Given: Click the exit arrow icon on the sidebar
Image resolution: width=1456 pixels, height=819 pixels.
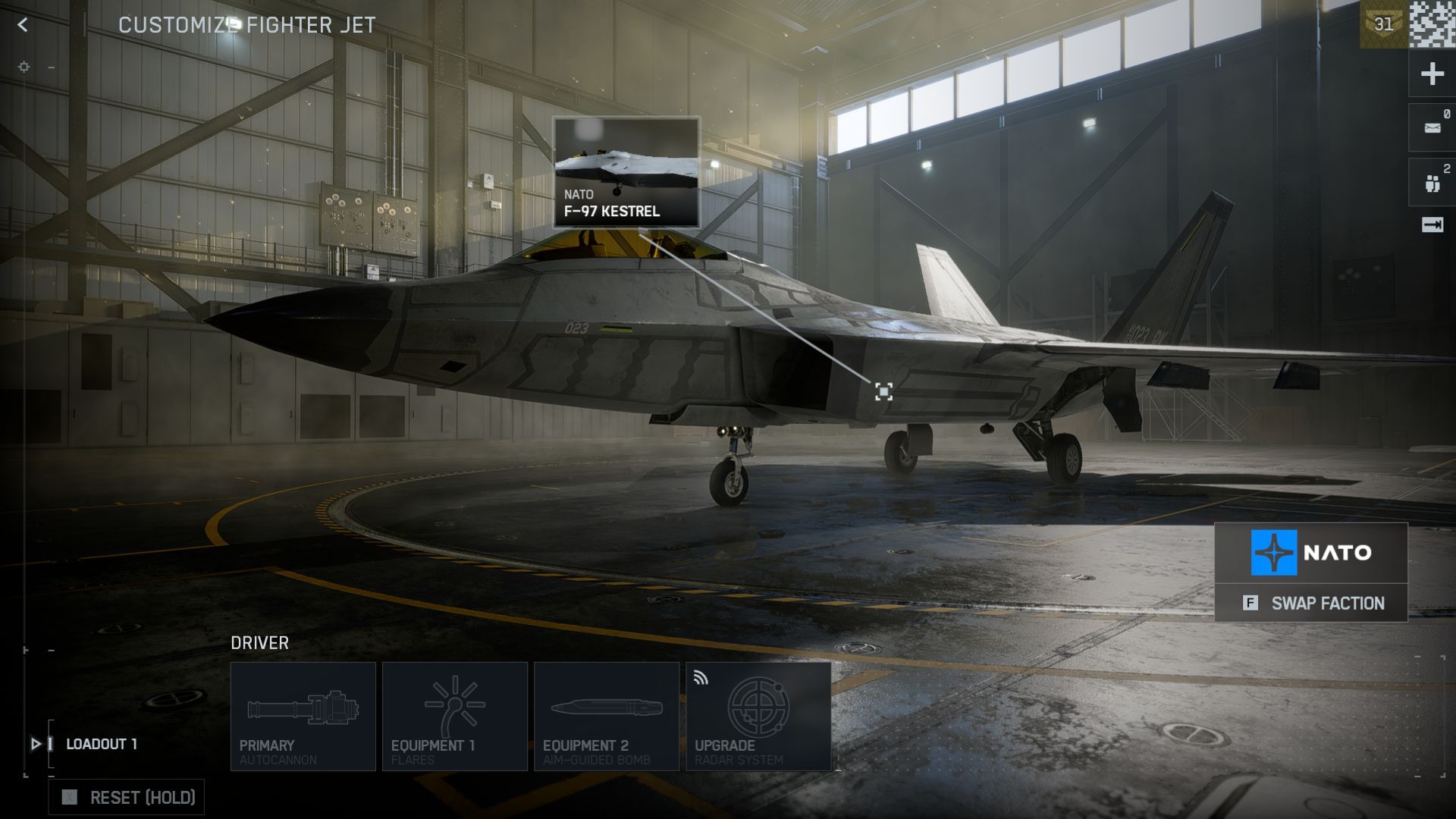Looking at the screenshot, I should 1432,224.
